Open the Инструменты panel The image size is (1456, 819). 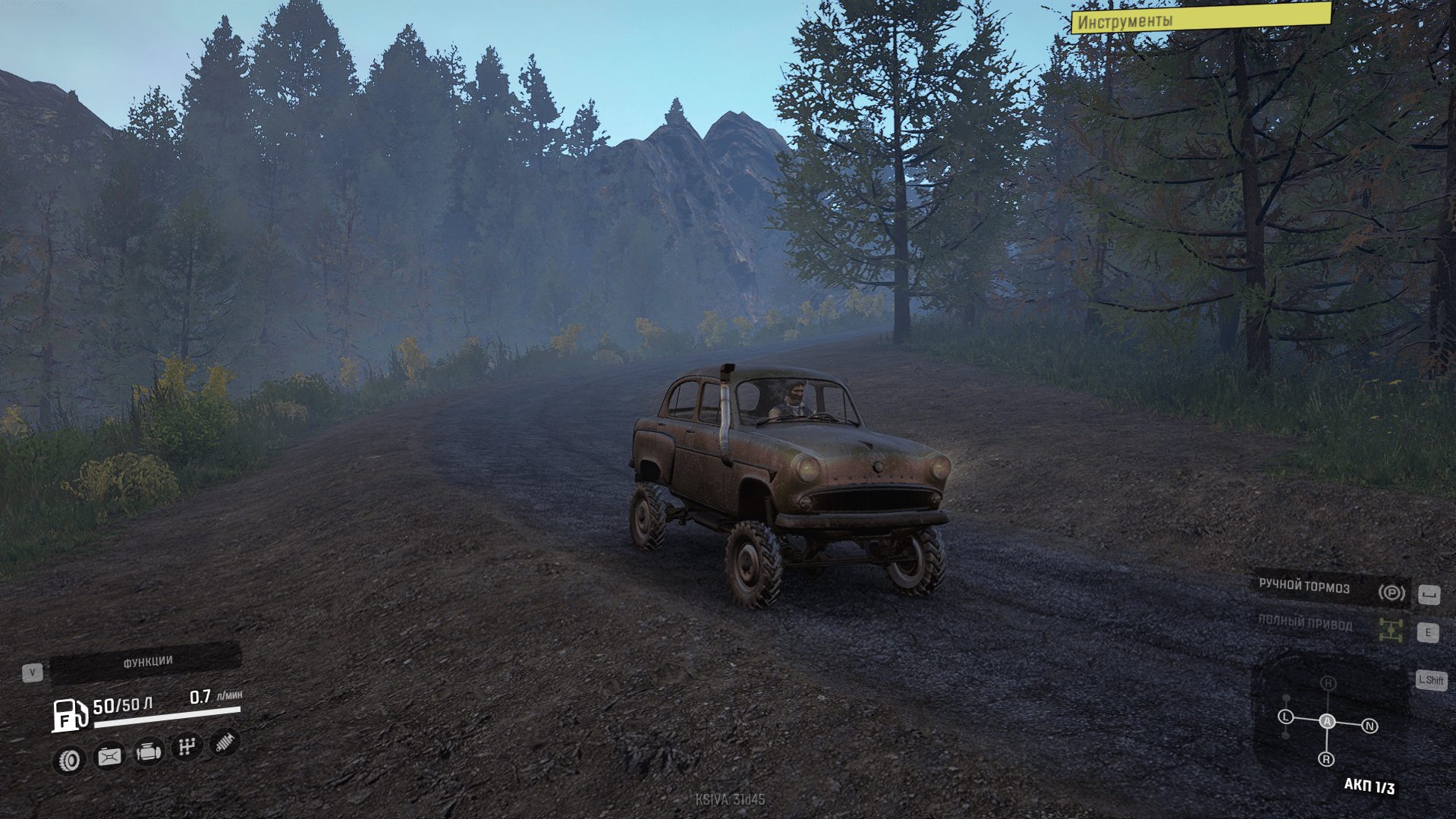point(1200,19)
